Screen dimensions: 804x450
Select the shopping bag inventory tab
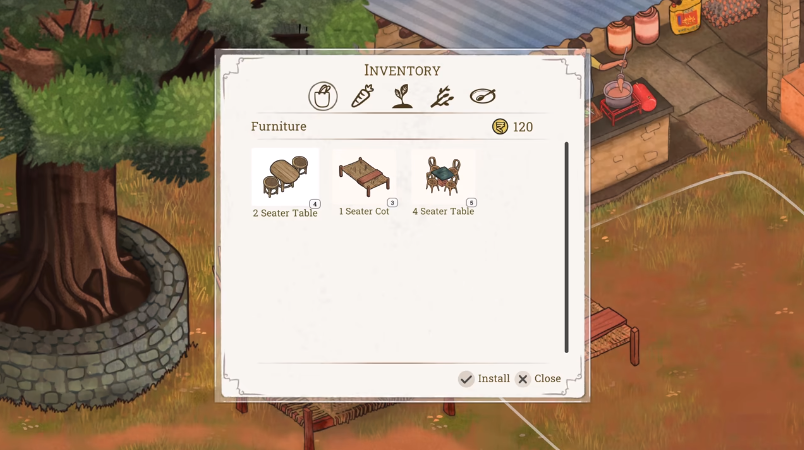[x=322, y=97]
